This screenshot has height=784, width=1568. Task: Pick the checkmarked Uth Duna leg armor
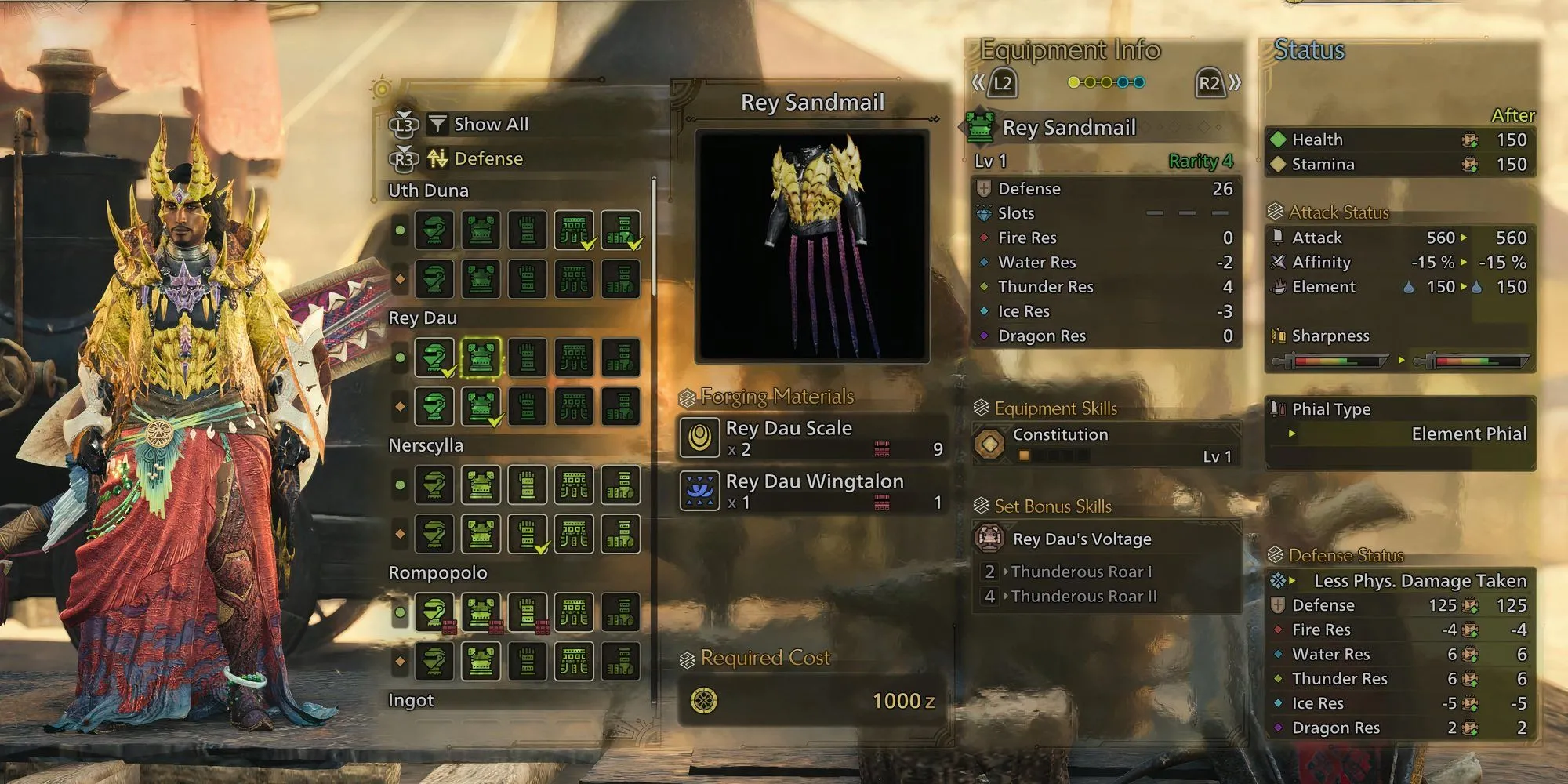(x=621, y=230)
